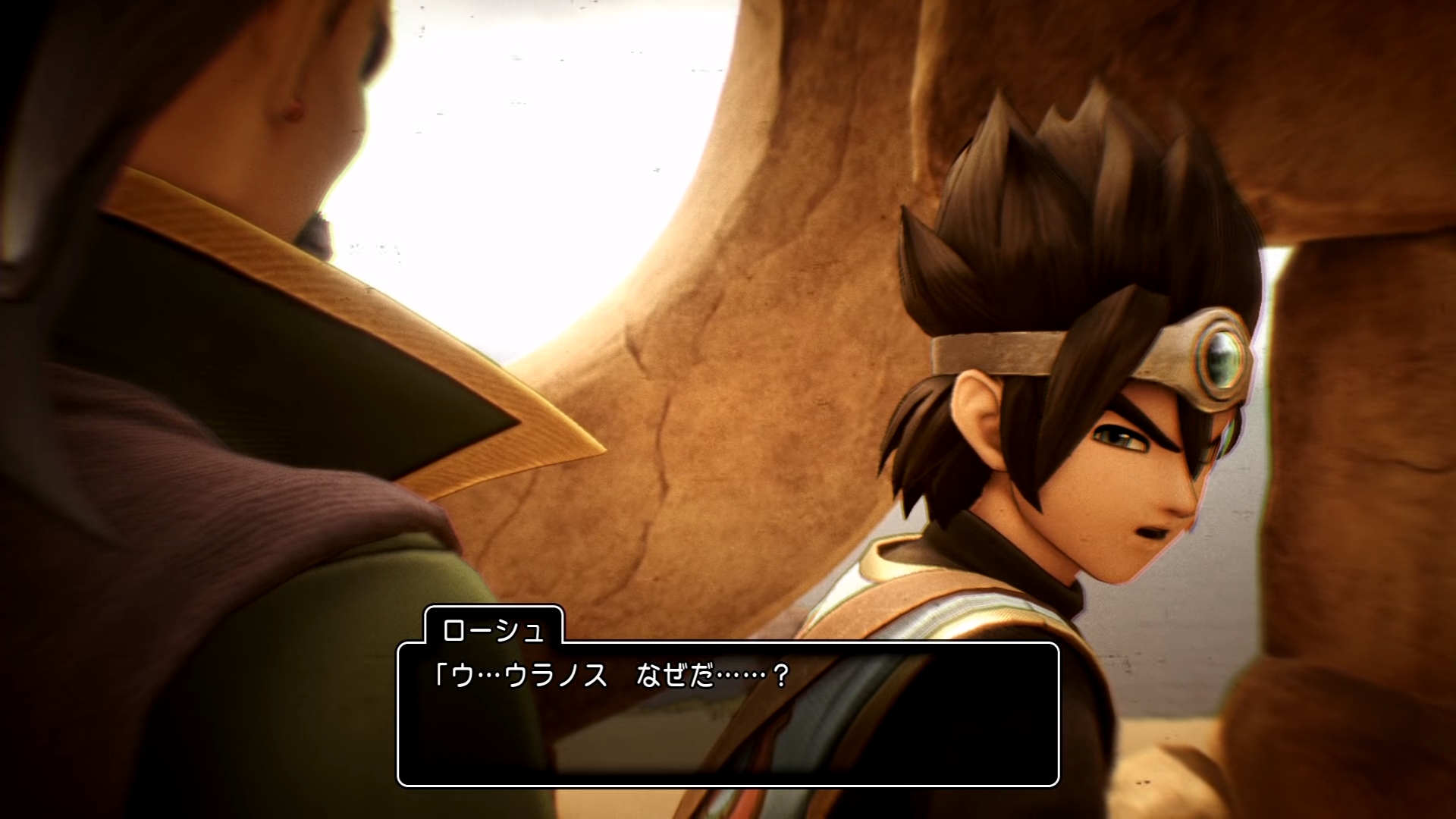Click the ローシュ dialogue box to continue

(x=728, y=714)
